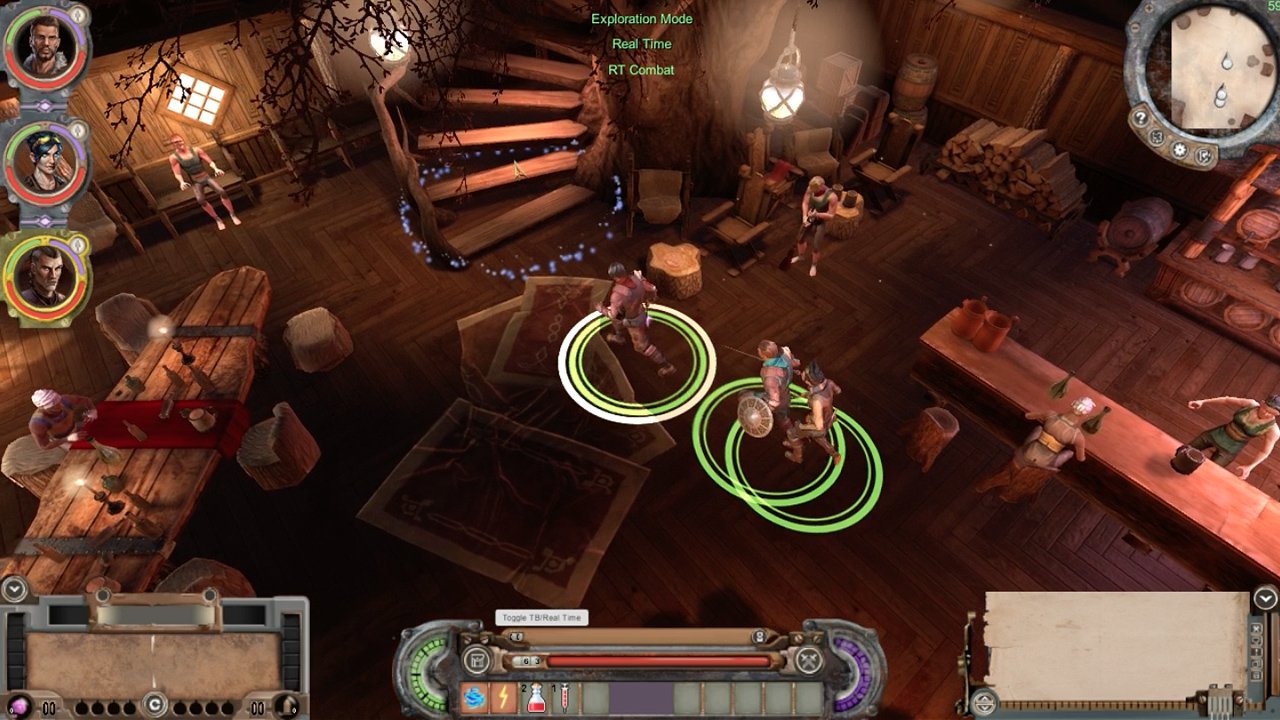The height and width of the screenshot is (720, 1280).
Task: Open the world map icon beside the minimap gear
Action: coord(1155,137)
